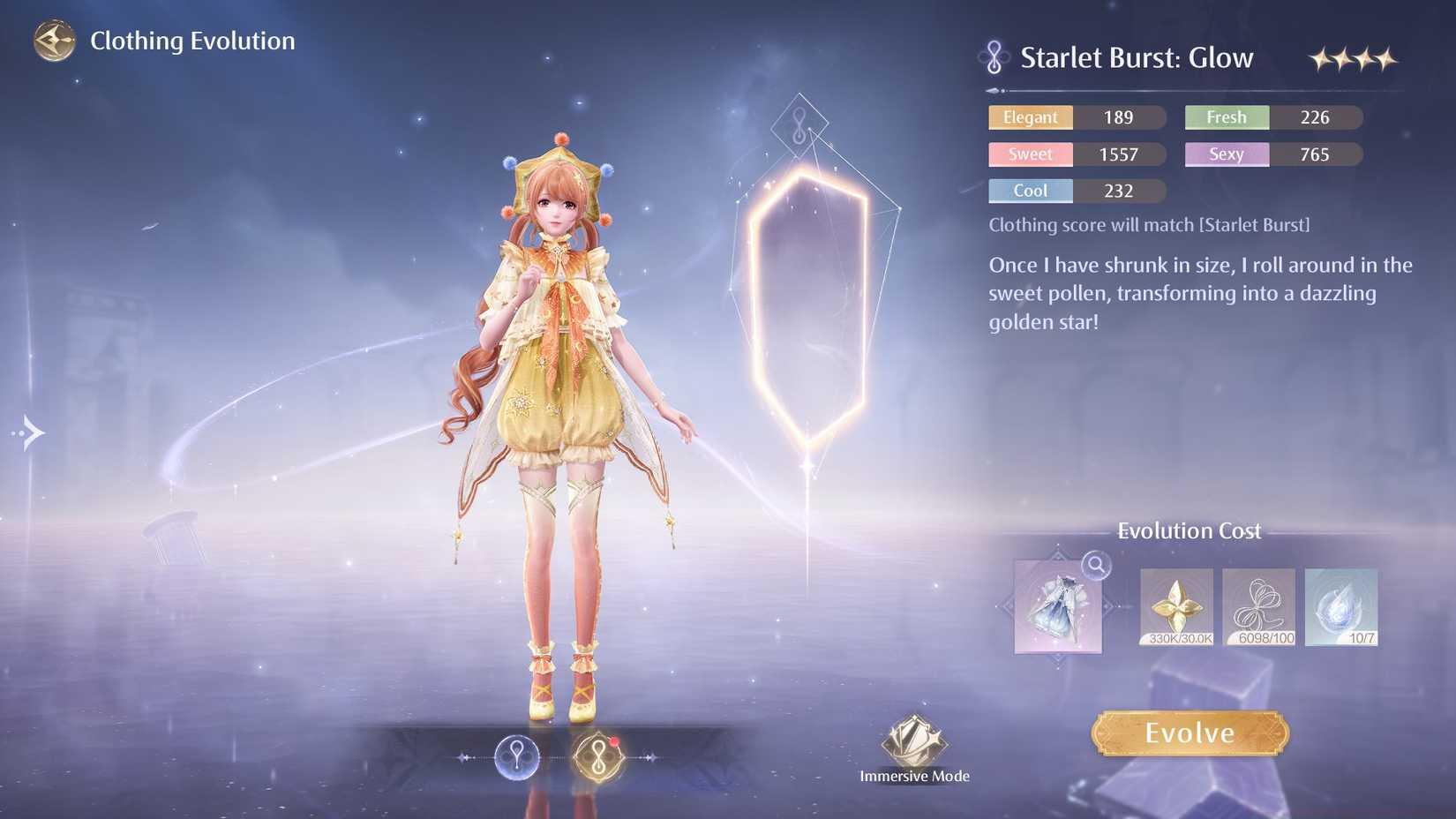Click the ribbon material showing 6098/100
This screenshot has height=819, width=1456.
[x=1257, y=607]
